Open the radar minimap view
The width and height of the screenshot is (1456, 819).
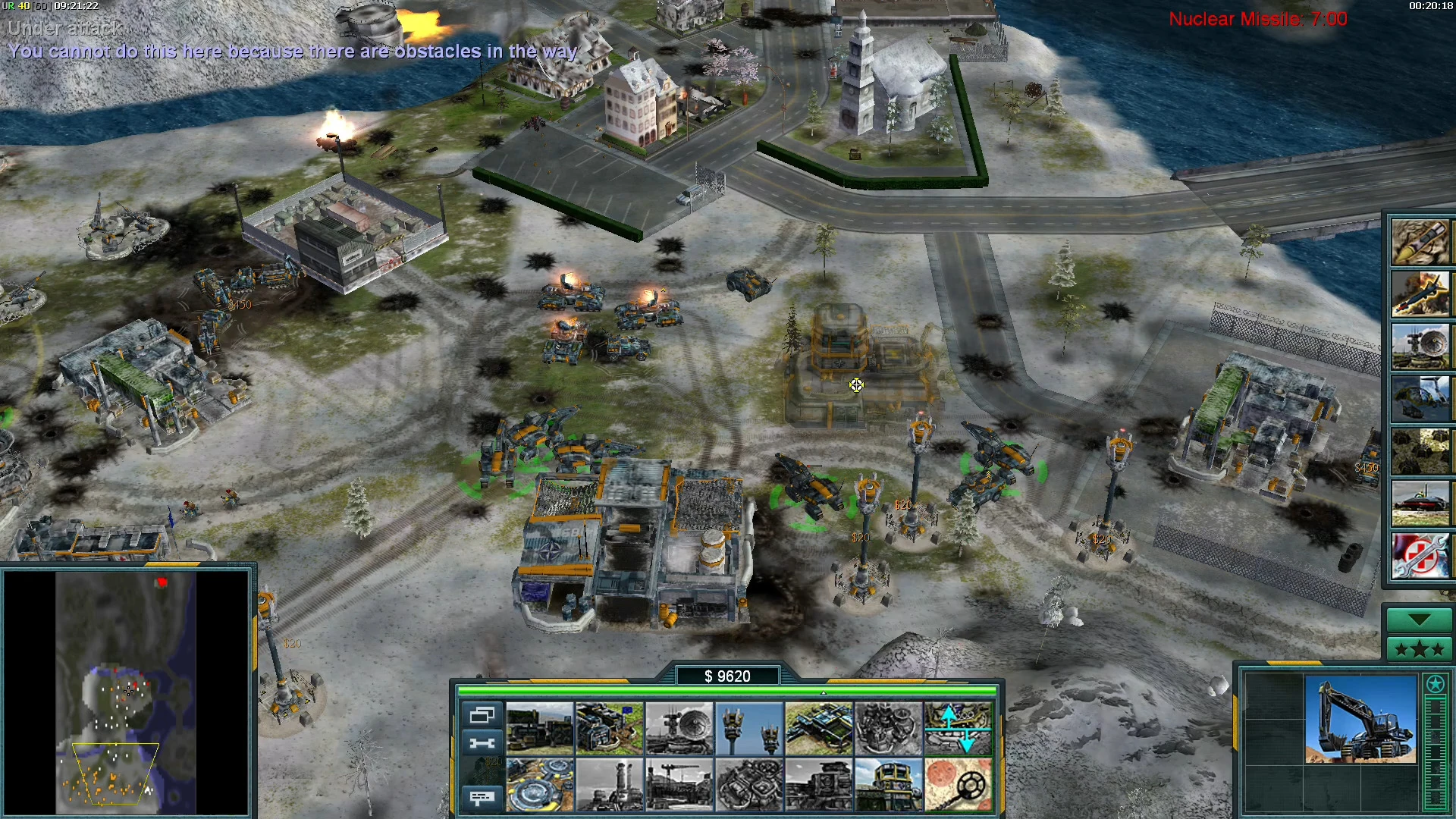click(x=126, y=692)
